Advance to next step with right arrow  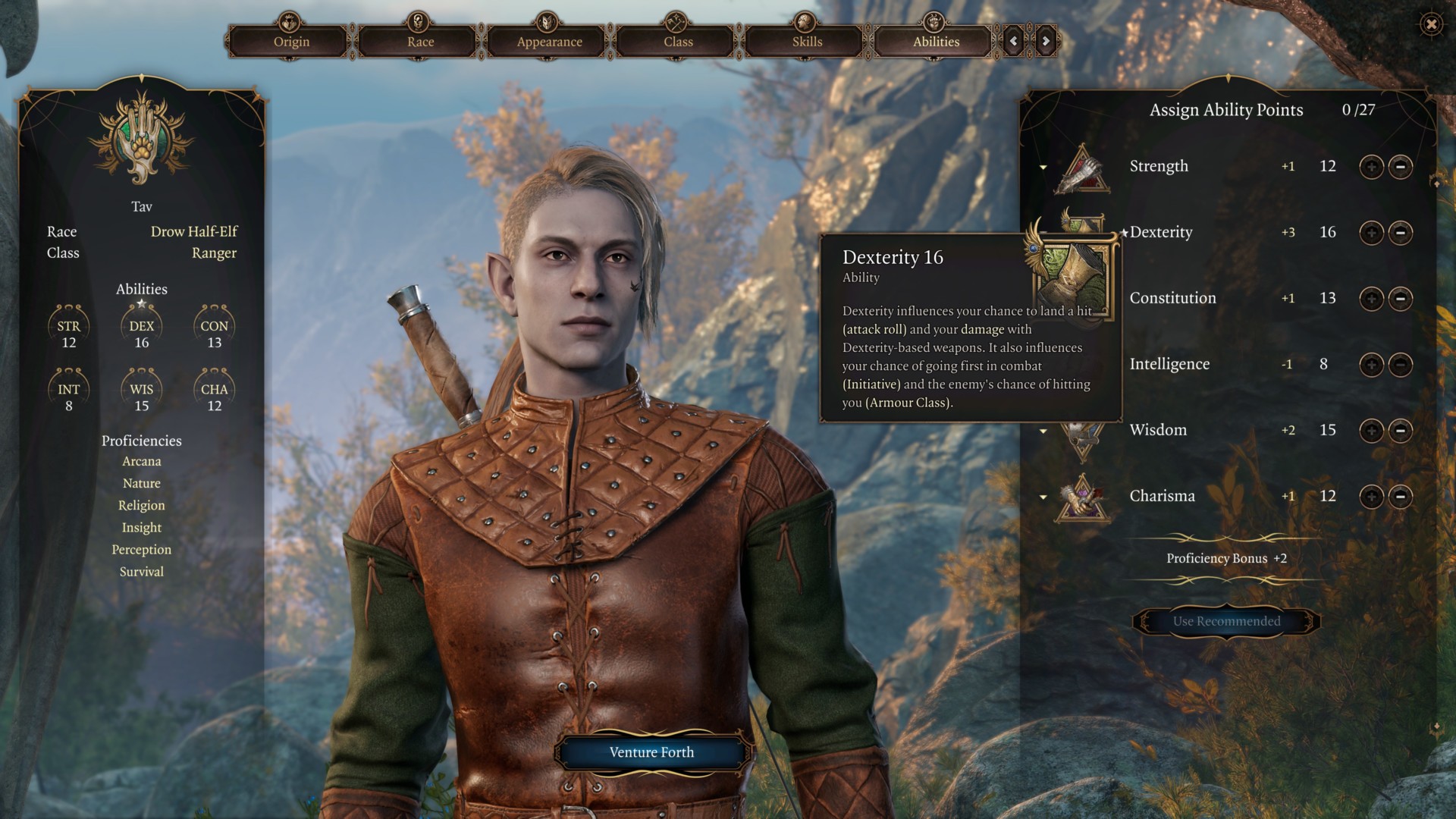(x=1046, y=41)
